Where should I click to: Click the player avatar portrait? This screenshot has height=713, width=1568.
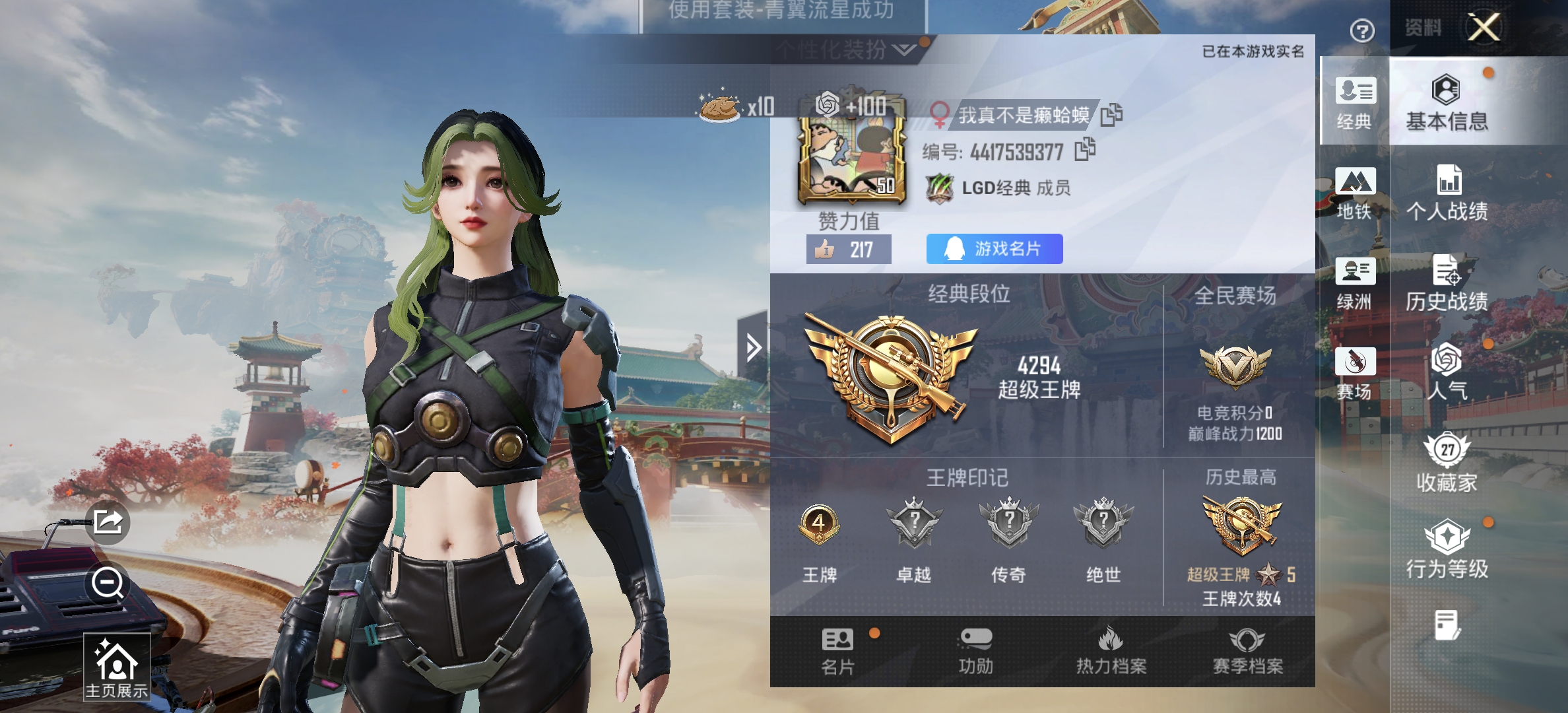851,159
